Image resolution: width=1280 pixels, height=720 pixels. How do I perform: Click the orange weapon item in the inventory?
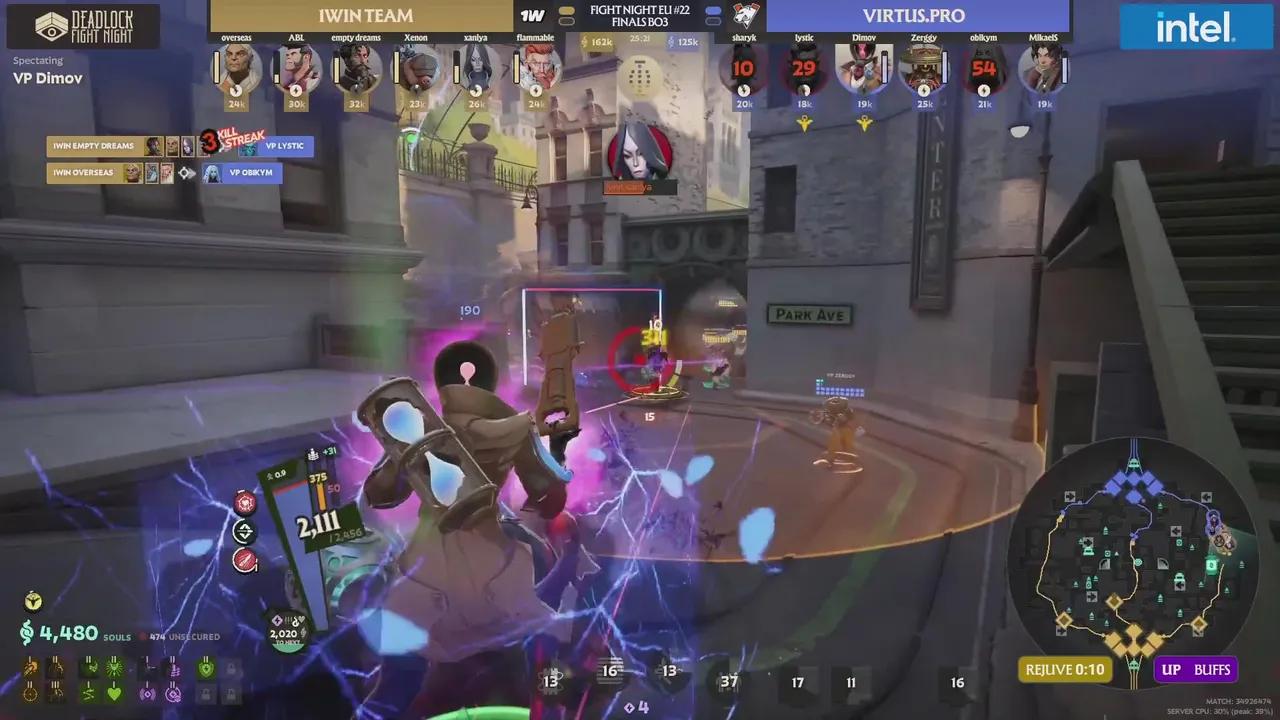[29, 668]
